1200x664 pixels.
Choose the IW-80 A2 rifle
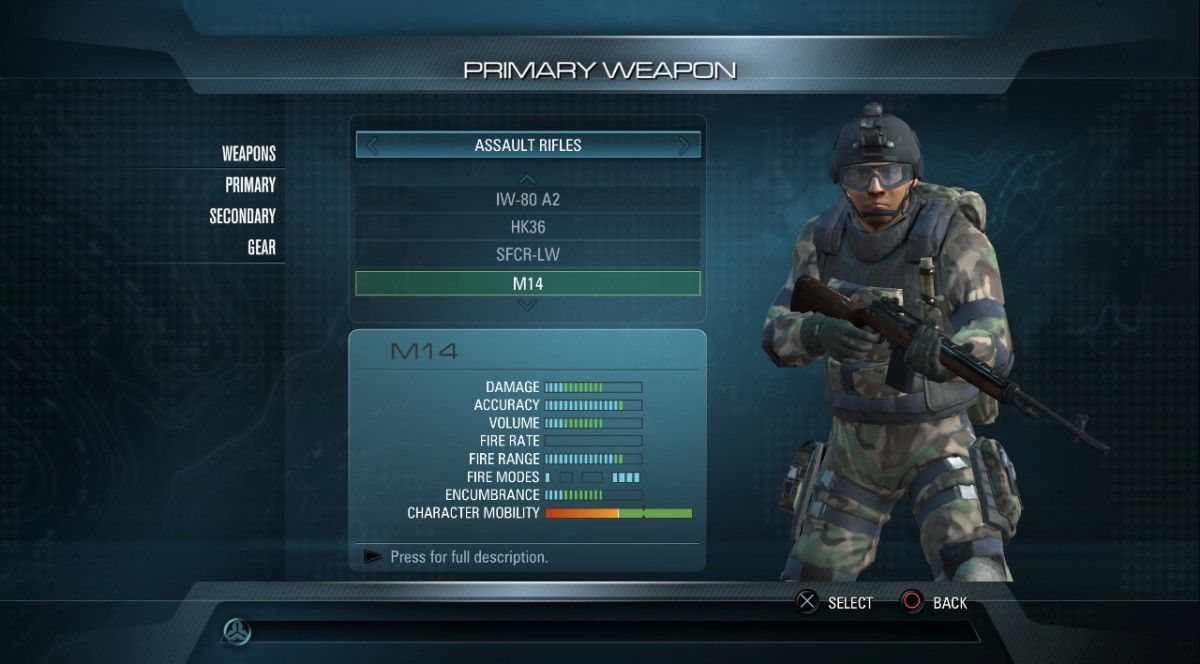(527, 199)
